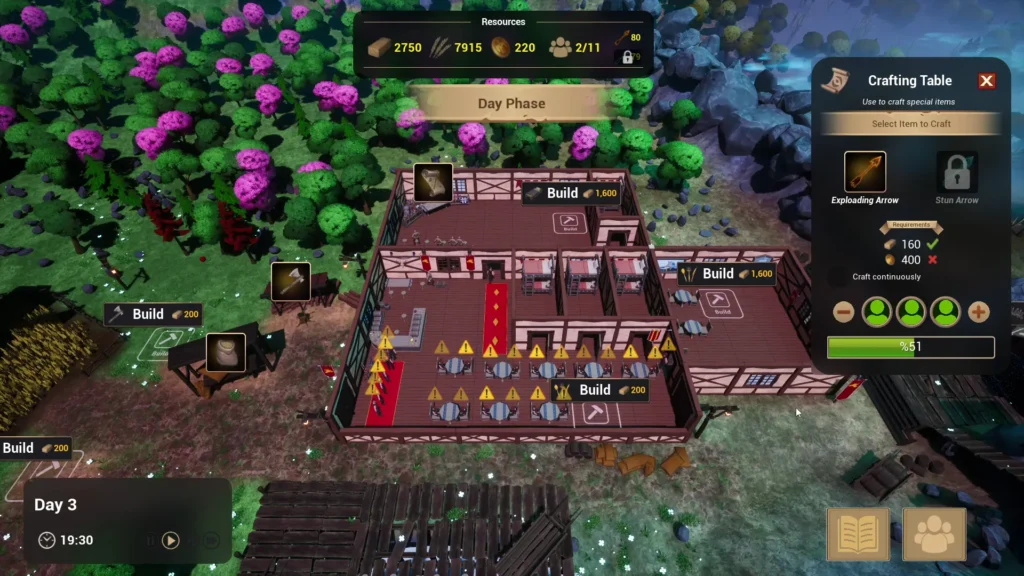Build the right room costing 1,600 wheat
Viewport: 1024px width, 576px height.
(x=727, y=274)
